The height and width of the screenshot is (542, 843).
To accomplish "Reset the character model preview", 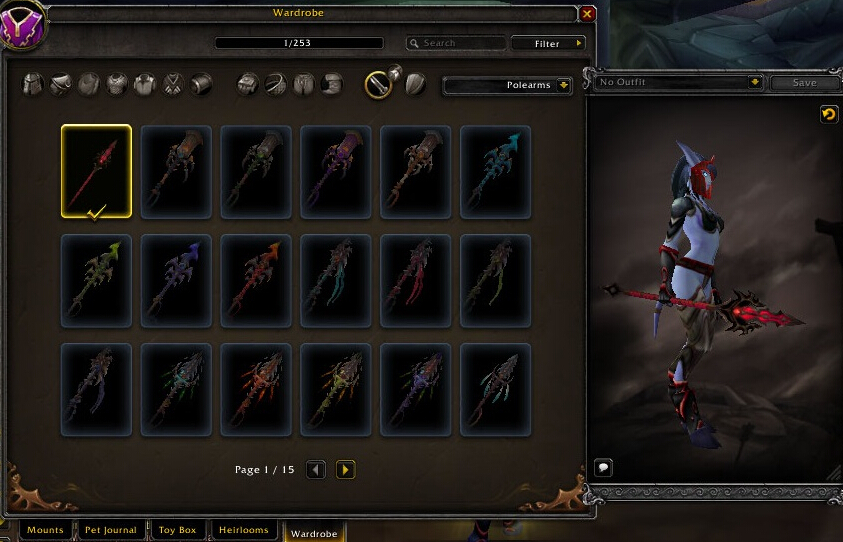I will click(828, 115).
